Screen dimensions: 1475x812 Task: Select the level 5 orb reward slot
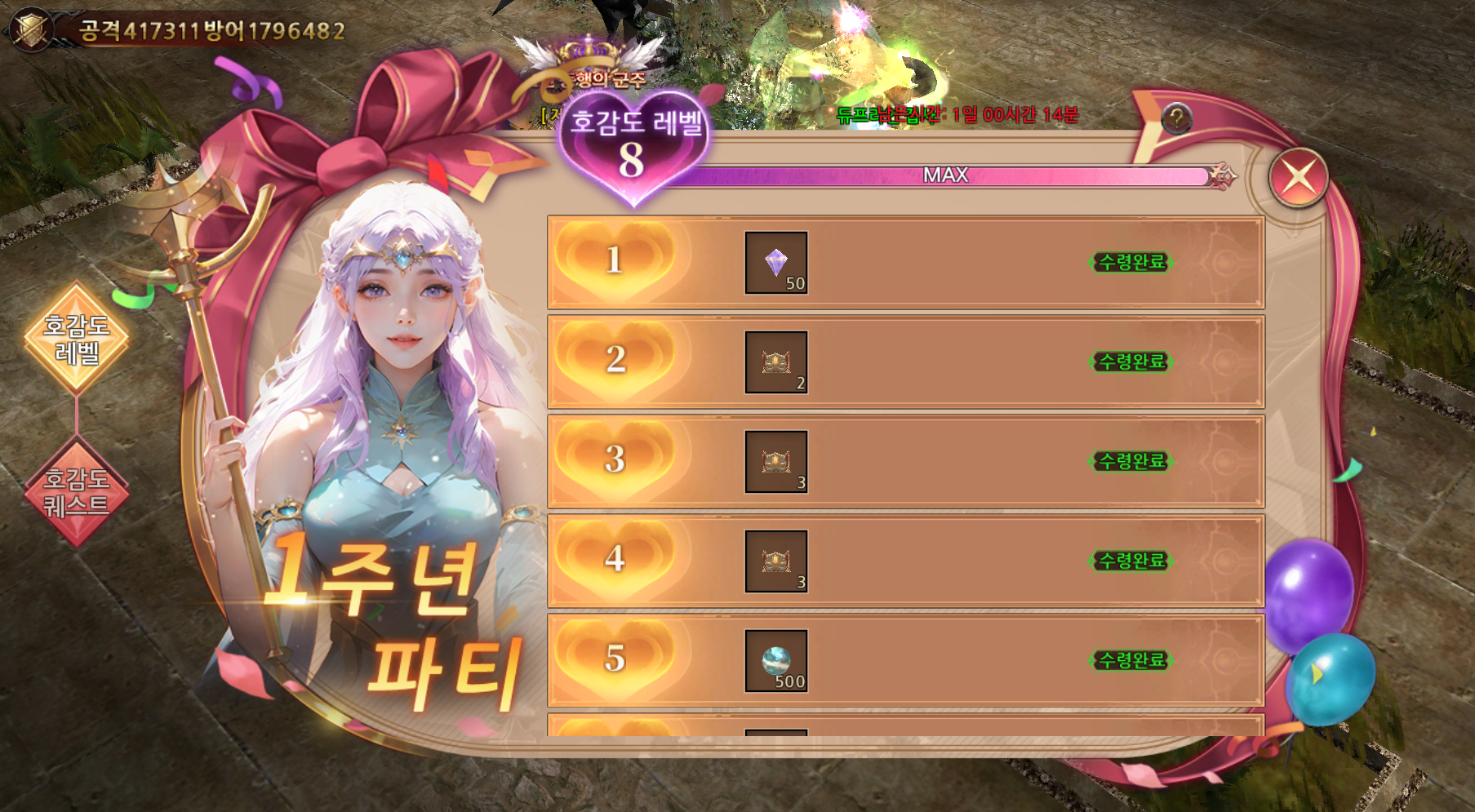coord(775,661)
